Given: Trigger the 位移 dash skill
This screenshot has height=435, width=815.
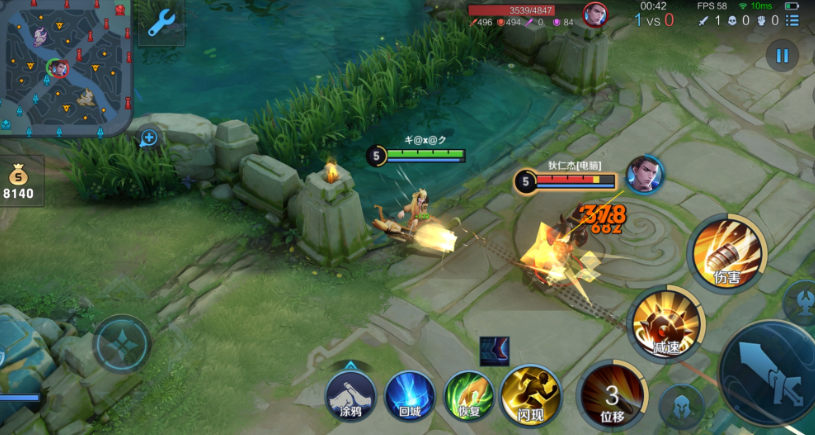Looking at the screenshot, I should (612, 394).
